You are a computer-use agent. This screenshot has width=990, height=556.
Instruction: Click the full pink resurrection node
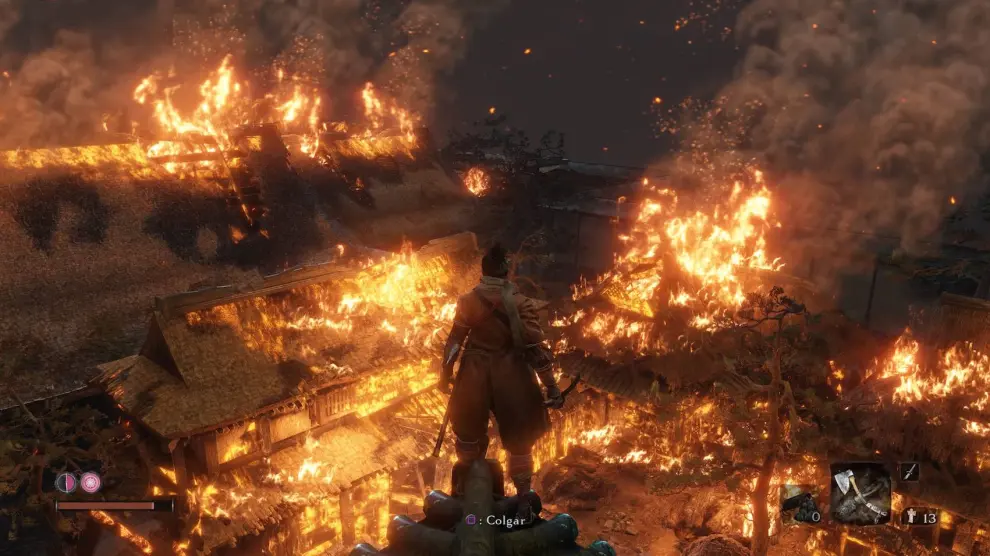pyautogui.click(x=91, y=482)
